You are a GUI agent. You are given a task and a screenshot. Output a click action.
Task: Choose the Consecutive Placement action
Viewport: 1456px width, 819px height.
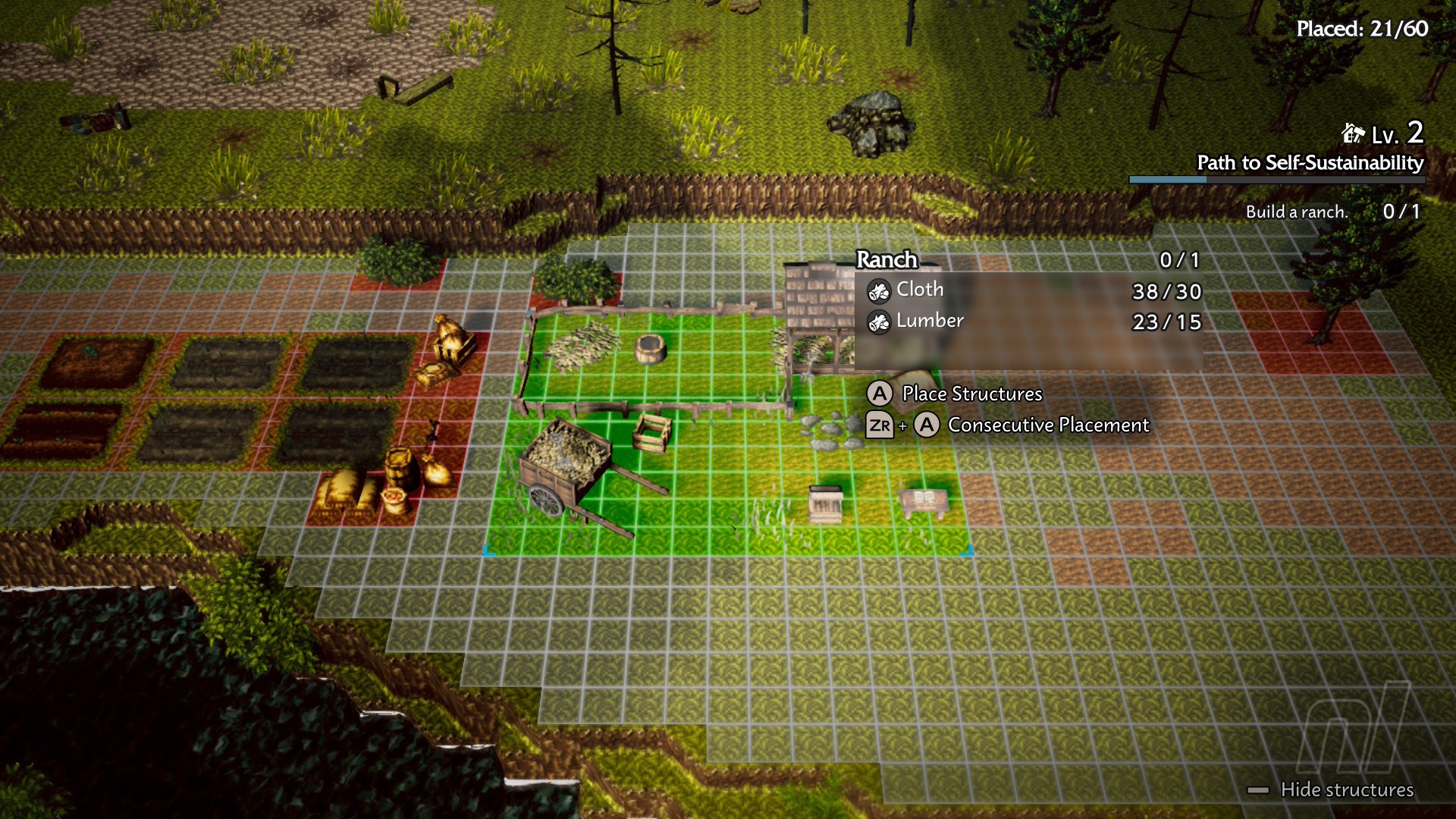click(x=1048, y=425)
